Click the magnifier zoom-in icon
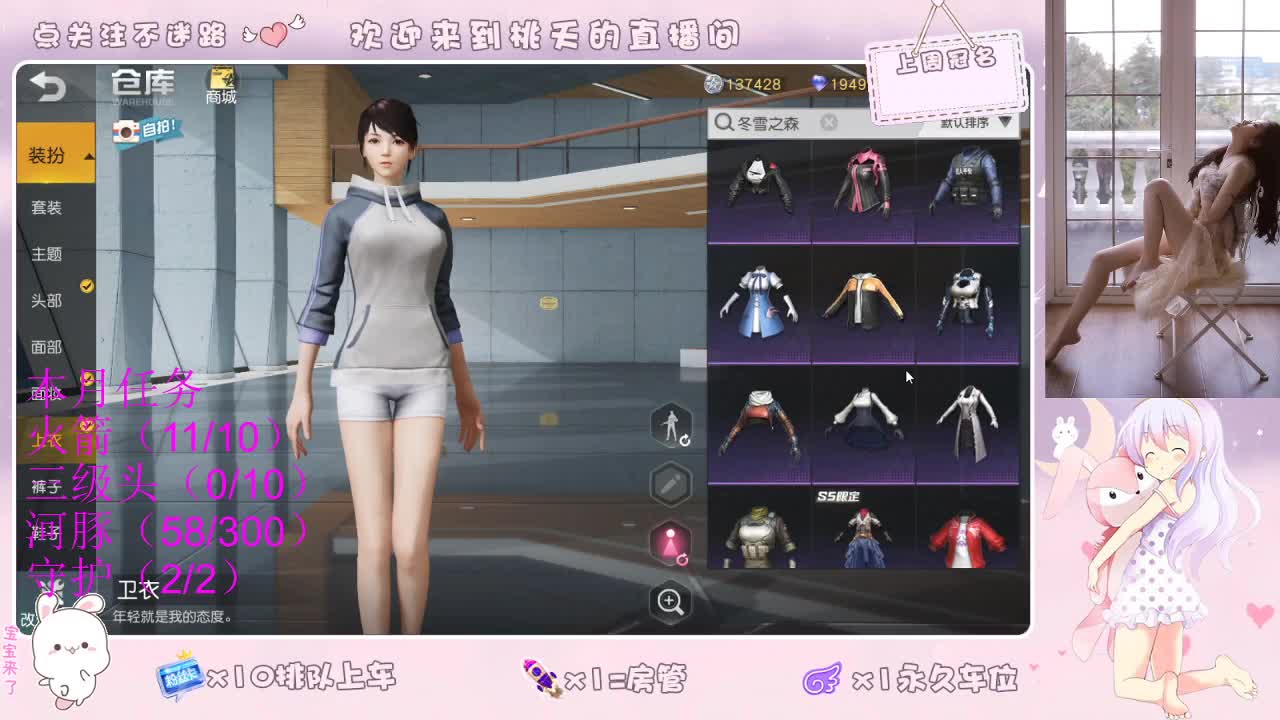1280x720 pixels. pos(670,600)
